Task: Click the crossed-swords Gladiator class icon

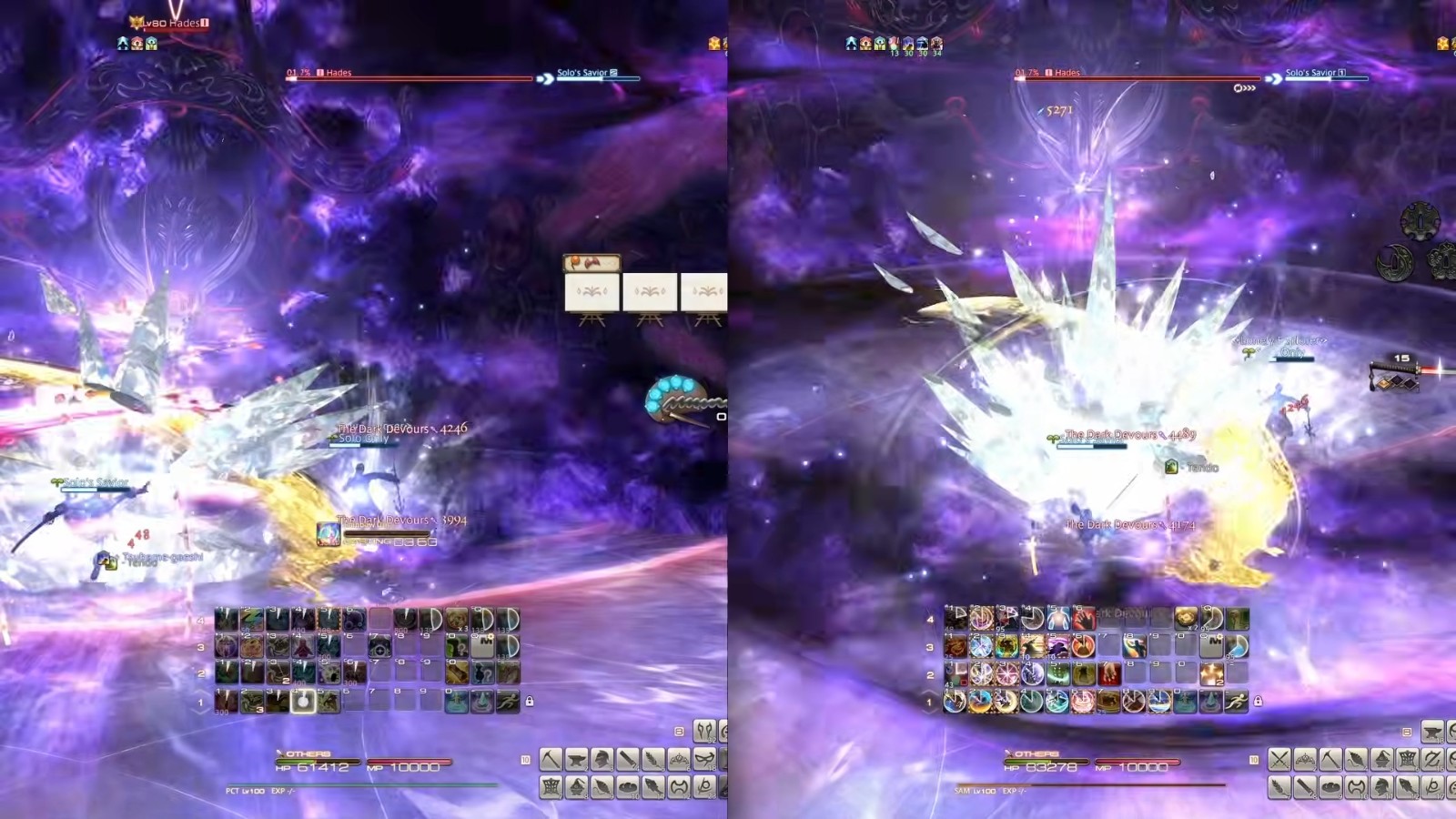Action: [x=1279, y=758]
